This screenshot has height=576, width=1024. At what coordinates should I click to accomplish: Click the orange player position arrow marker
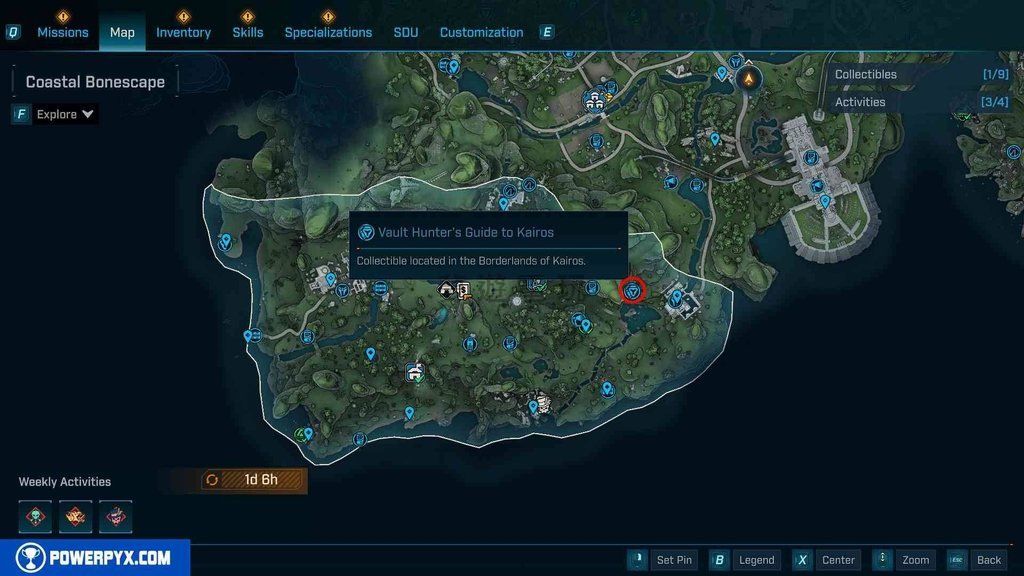(748, 78)
